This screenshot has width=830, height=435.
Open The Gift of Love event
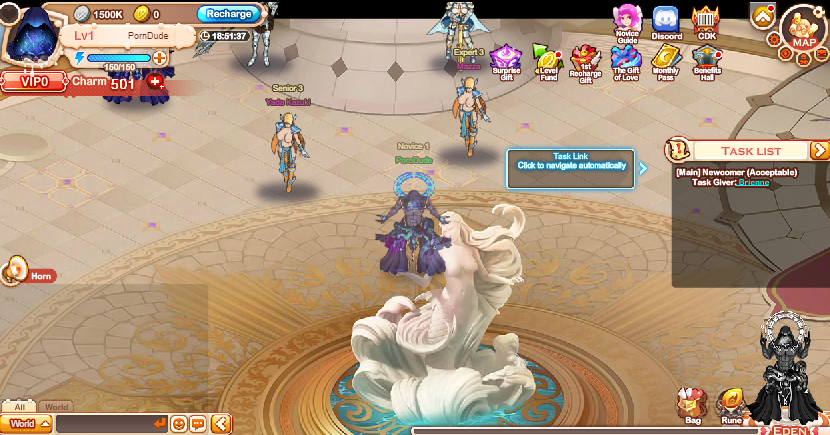coord(626,61)
